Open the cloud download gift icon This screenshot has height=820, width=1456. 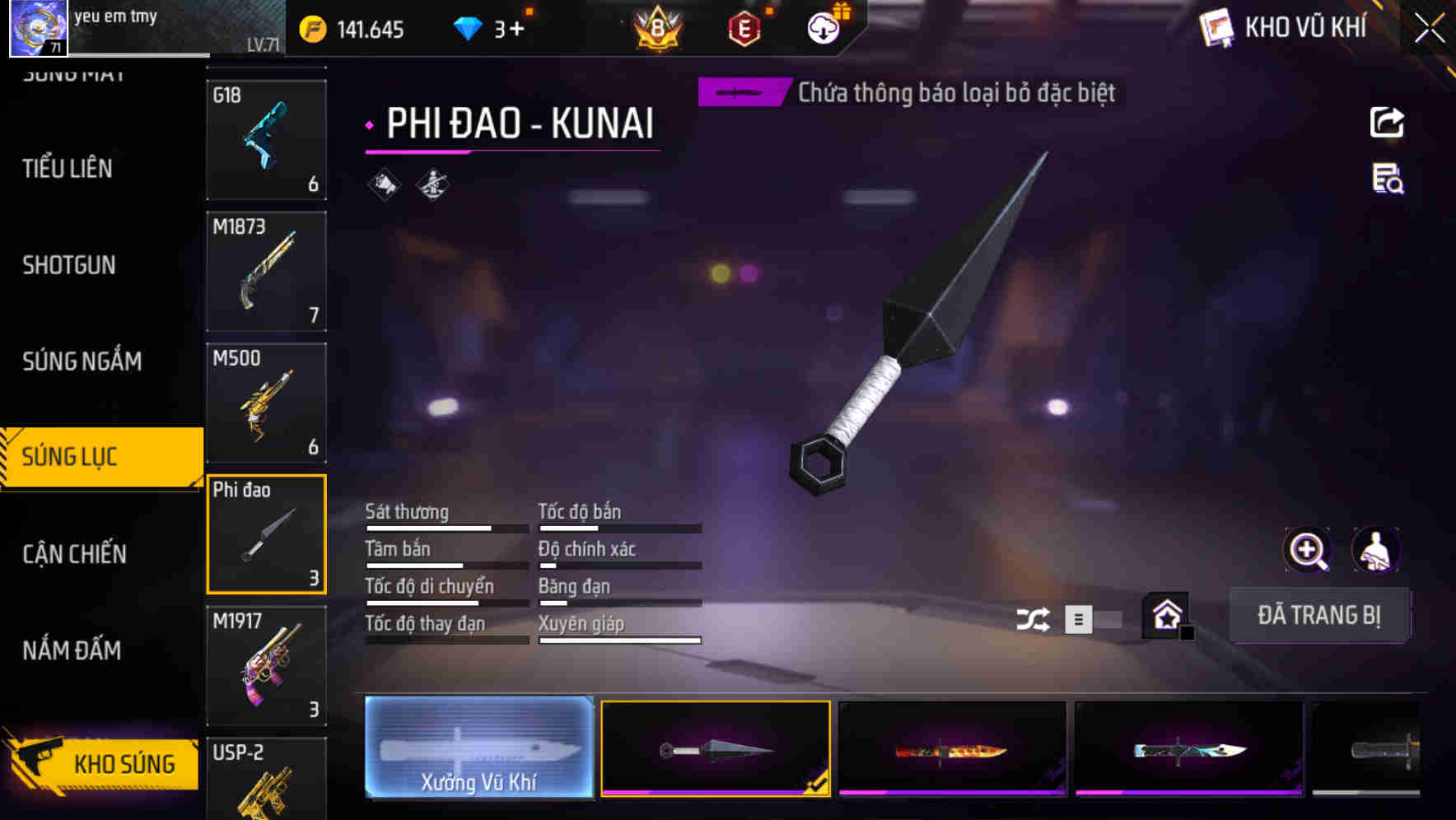(x=821, y=27)
